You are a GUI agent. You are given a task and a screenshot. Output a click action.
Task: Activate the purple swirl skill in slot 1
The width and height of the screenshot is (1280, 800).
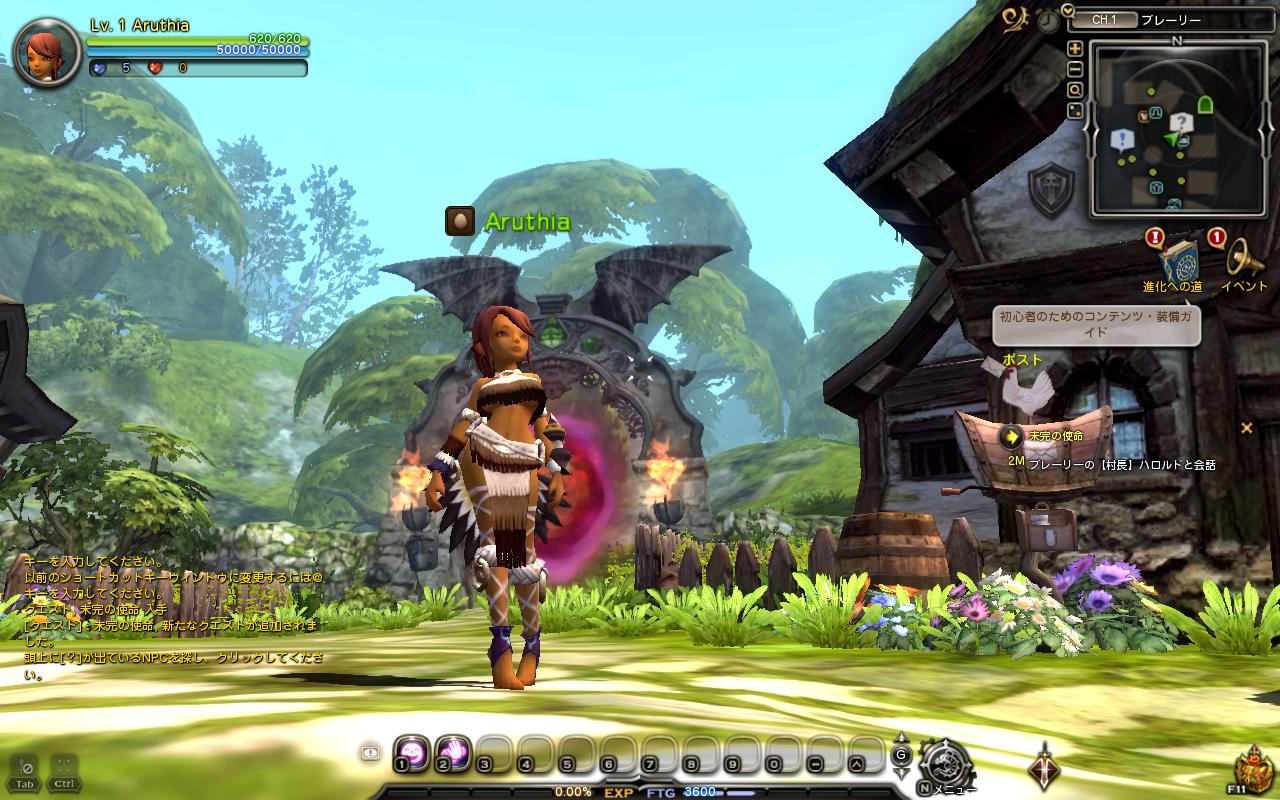coord(411,751)
